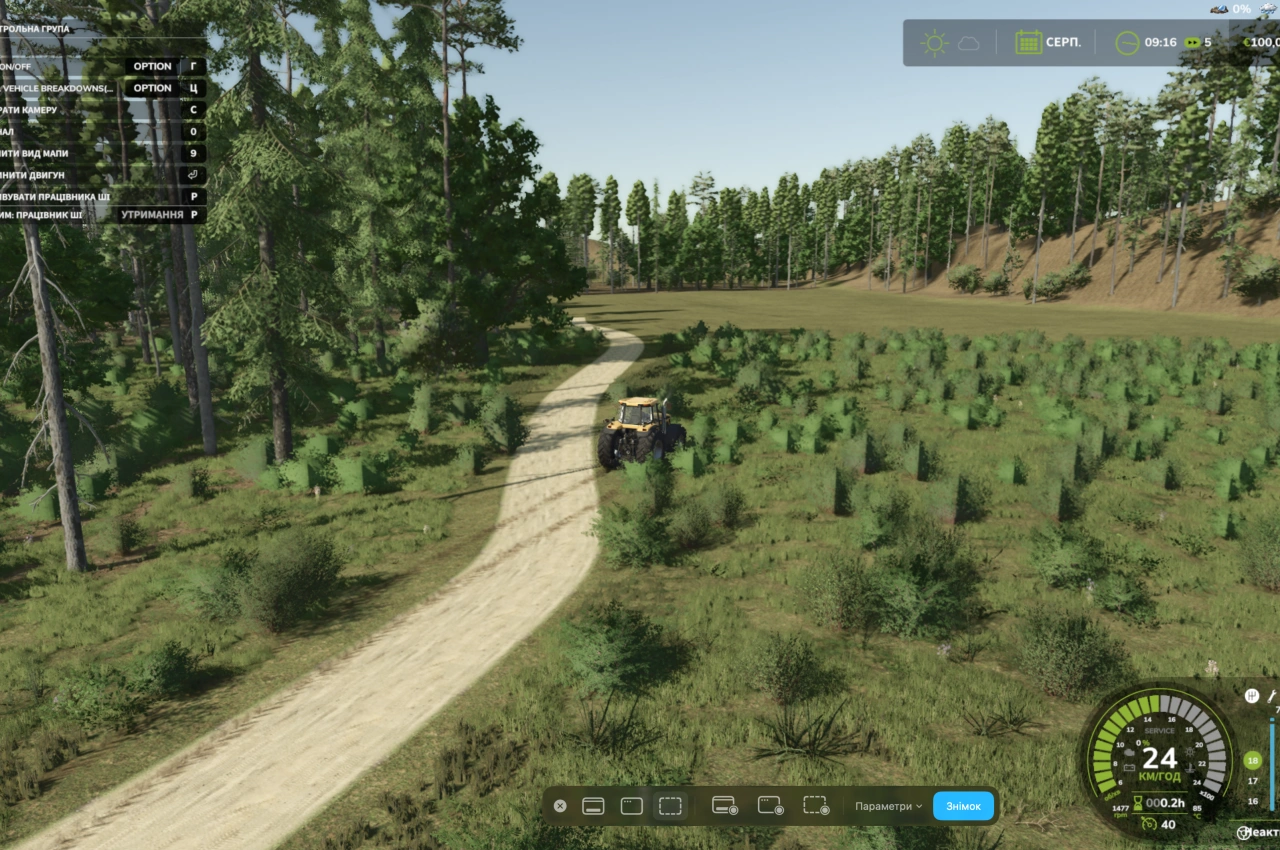
Task: Select the sun weather icon
Action: pyautogui.click(x=935, y=43)
